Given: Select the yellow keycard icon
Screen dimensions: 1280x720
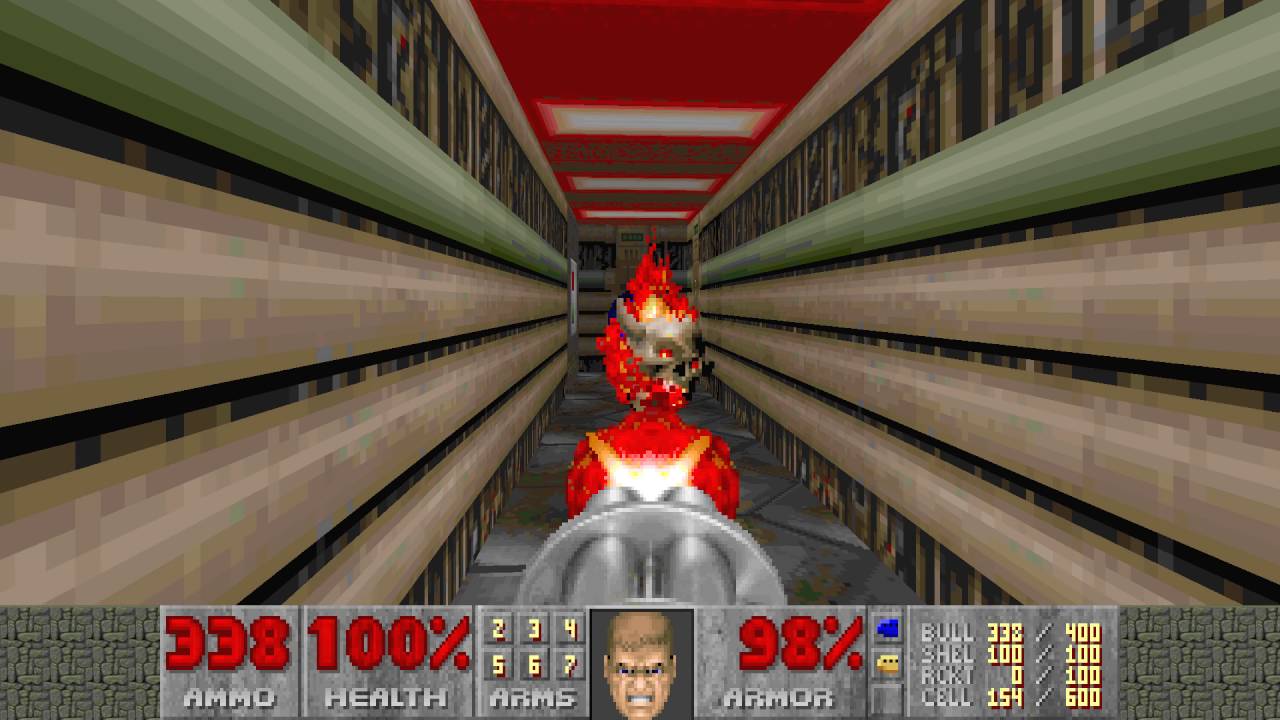Looking at the screenshot, I should pos(887,662).
